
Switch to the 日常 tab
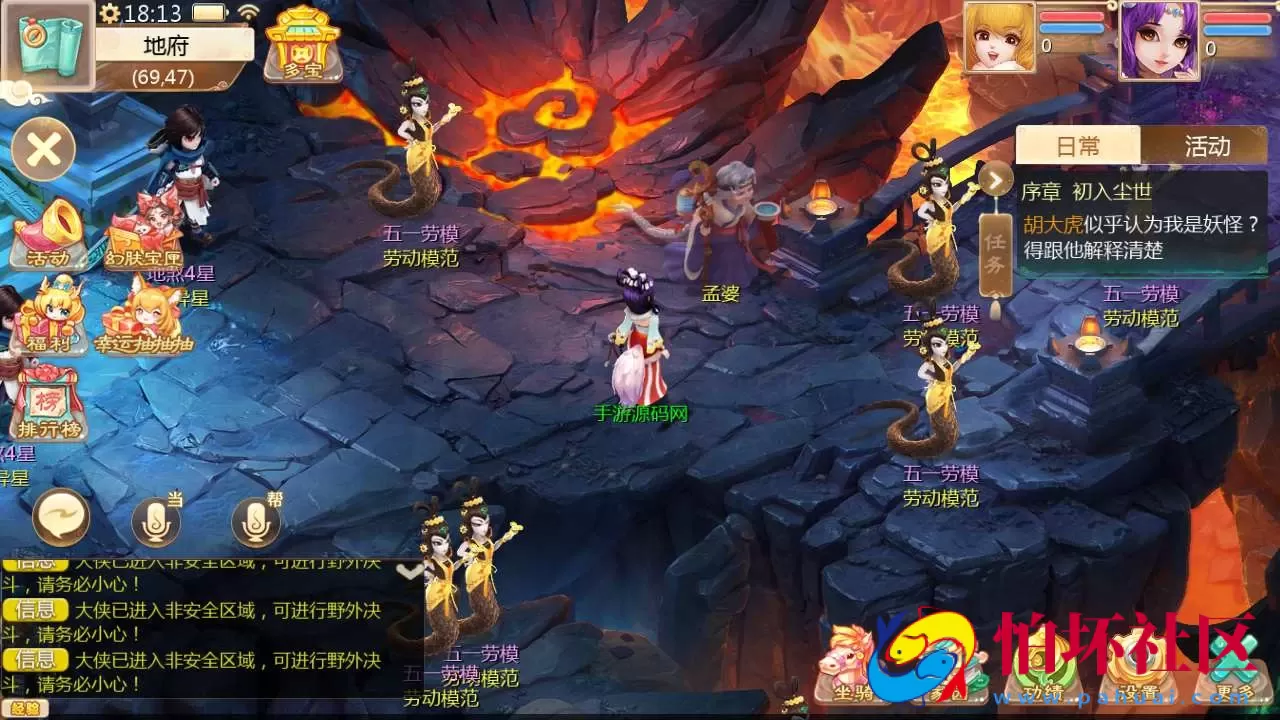click(x=1078, y=146)
